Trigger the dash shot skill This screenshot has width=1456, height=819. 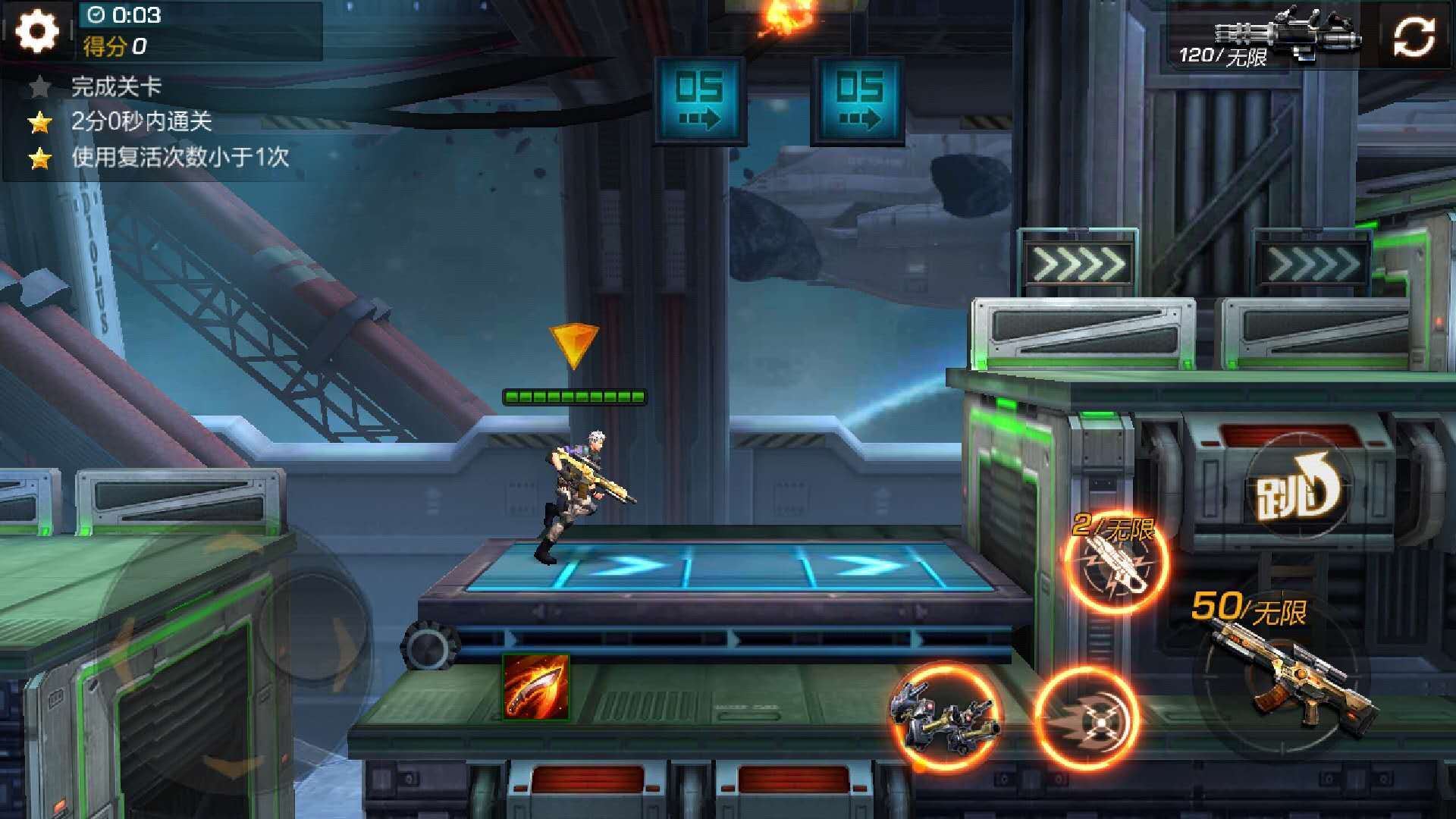[1087, 717]
